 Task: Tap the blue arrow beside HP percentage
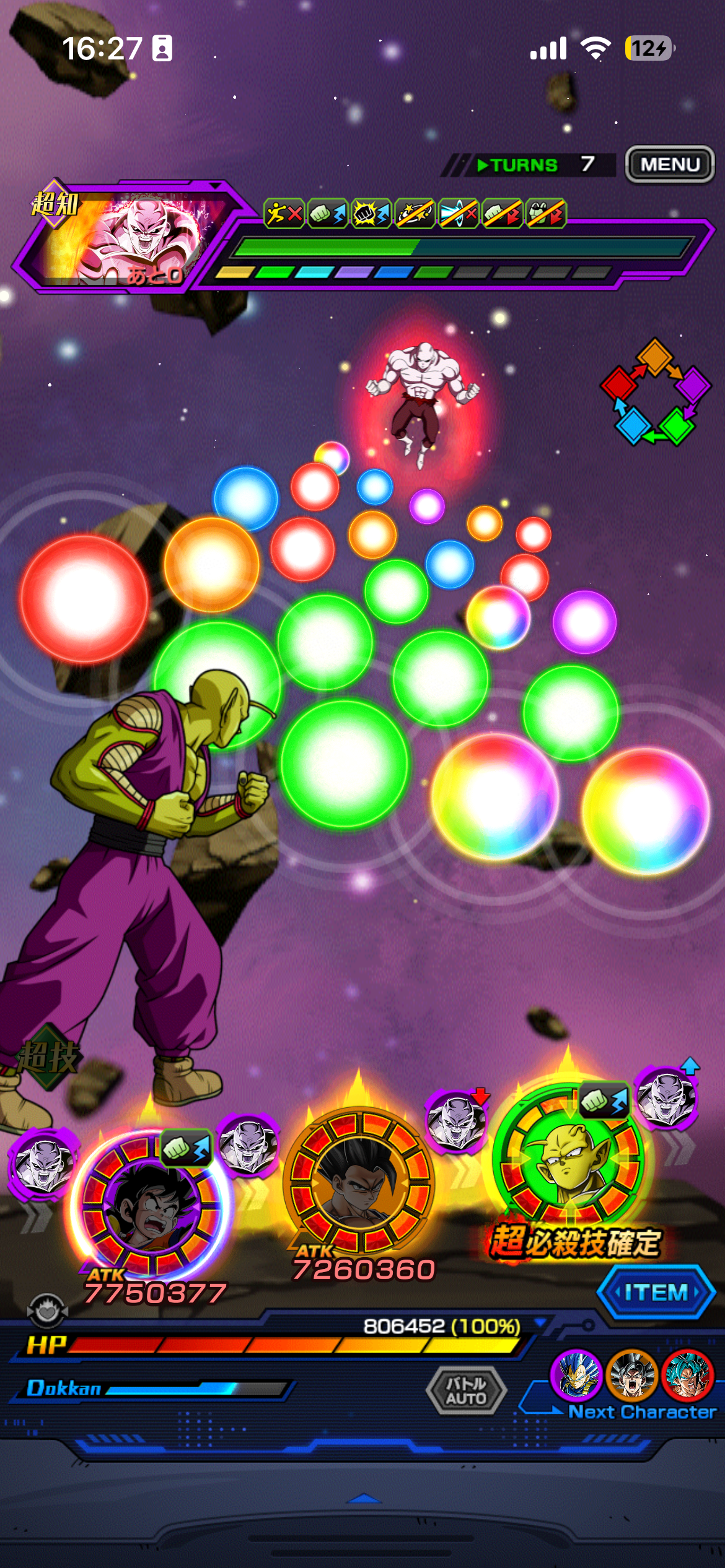pos(540,1323)
